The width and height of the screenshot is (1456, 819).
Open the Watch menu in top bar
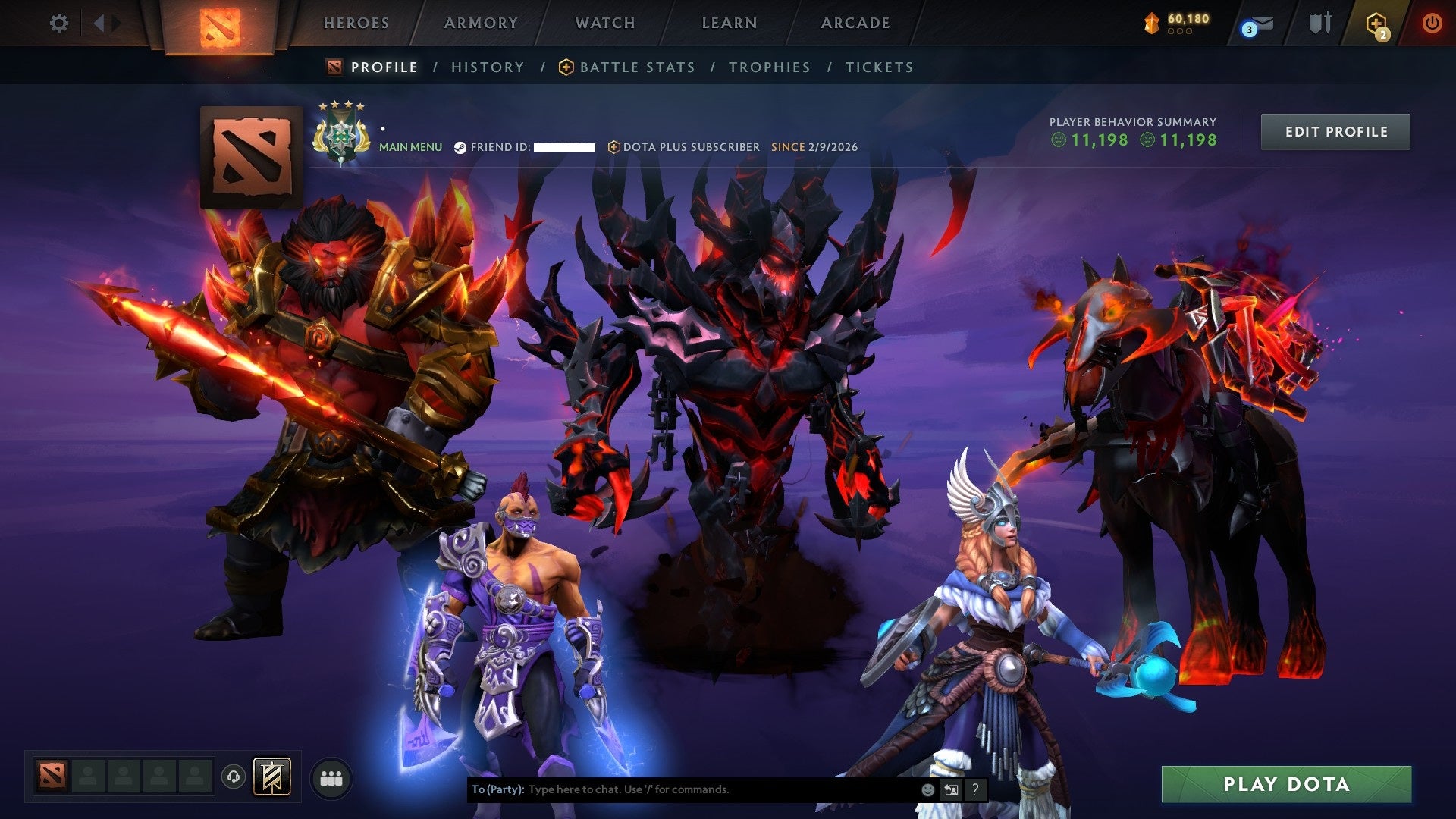[604, 23]
